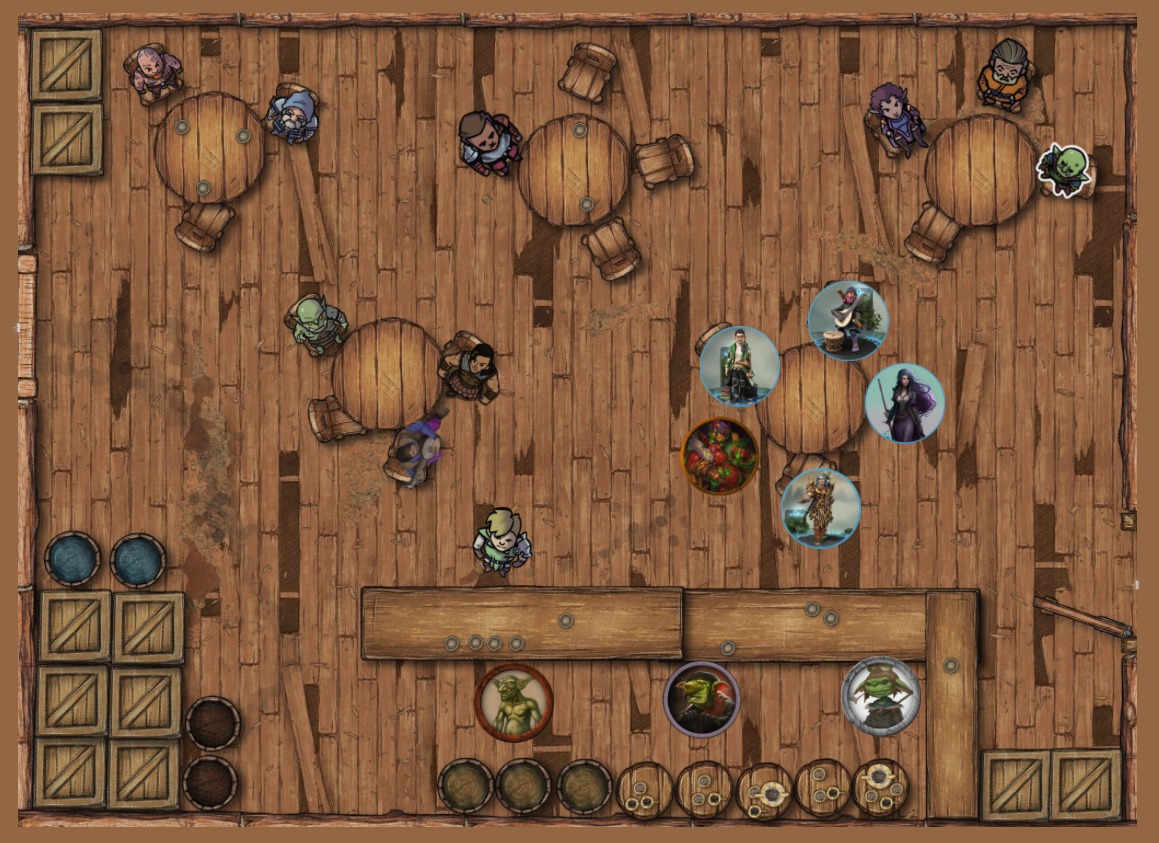Select the lute-playing bard token
This screenshot has width=1159, height=843.
(x=848, y=320)
